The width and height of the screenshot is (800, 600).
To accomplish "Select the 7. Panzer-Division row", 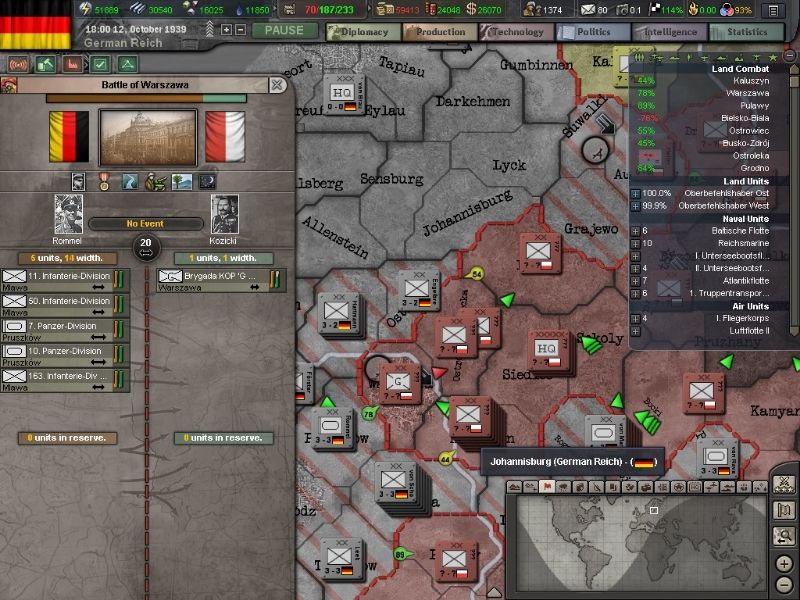I will [x=66, y=328].
